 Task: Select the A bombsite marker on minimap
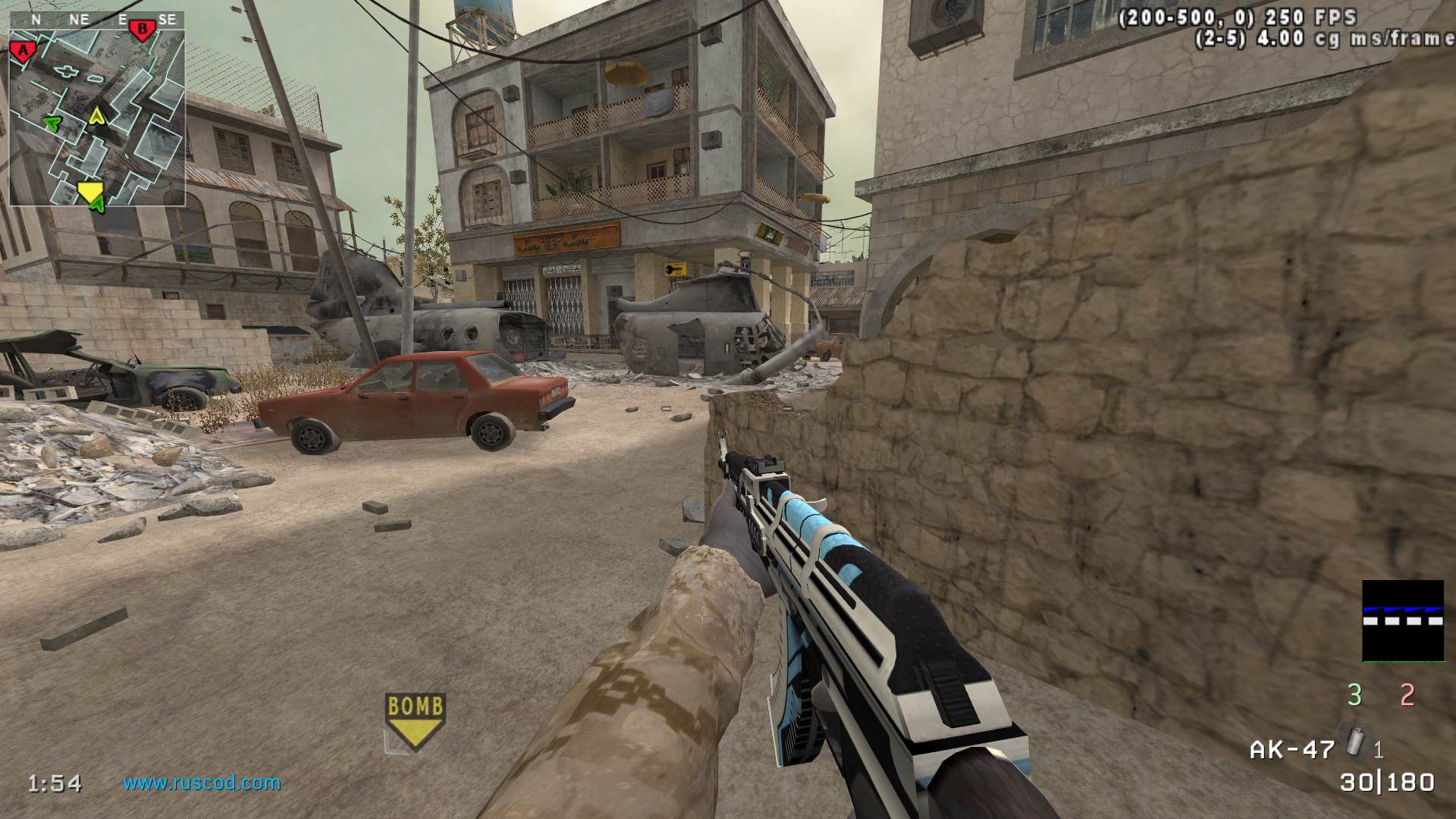pyautogui.click(x=24, y=50)
